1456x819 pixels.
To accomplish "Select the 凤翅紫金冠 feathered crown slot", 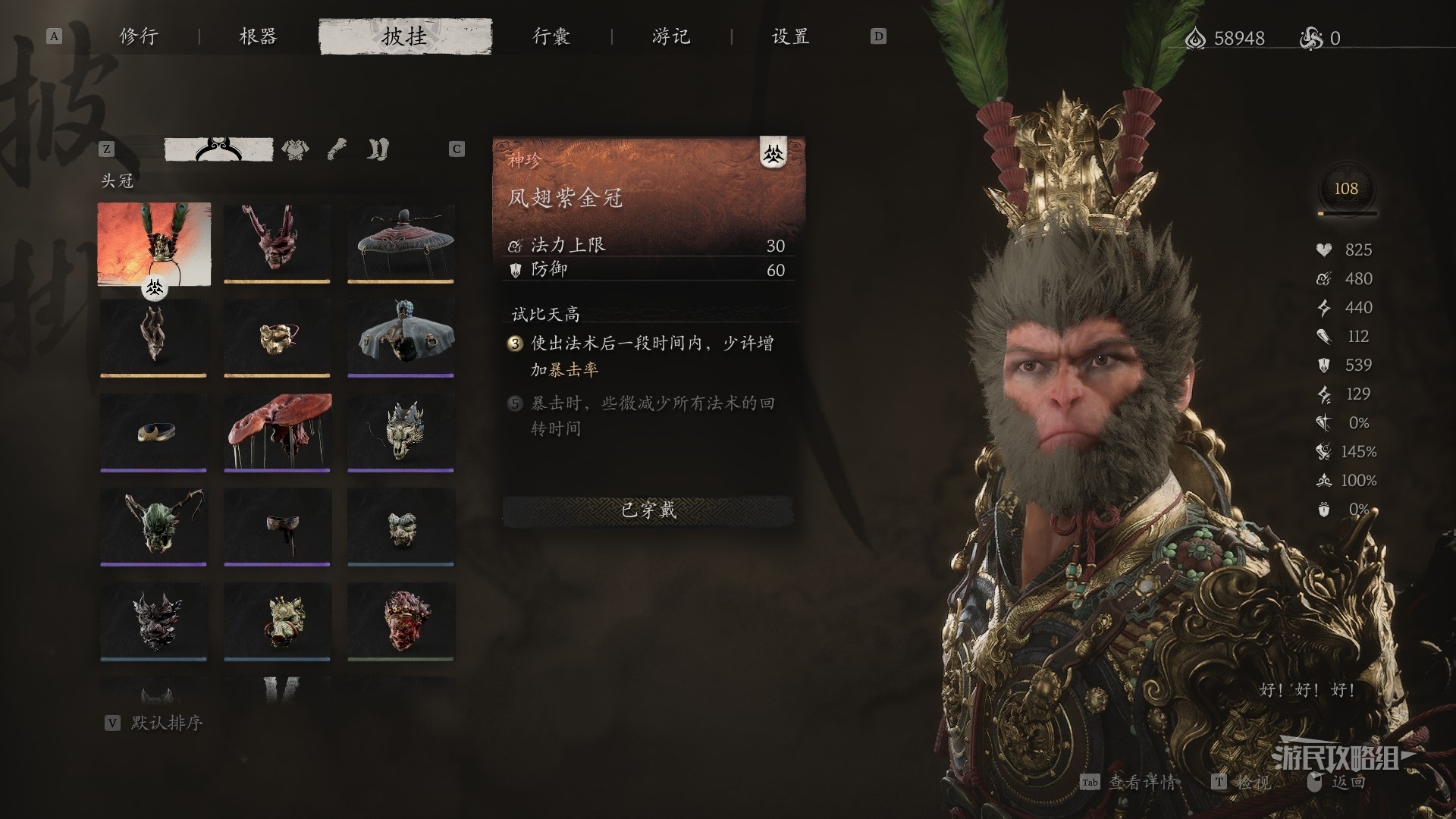I will 154,243.
